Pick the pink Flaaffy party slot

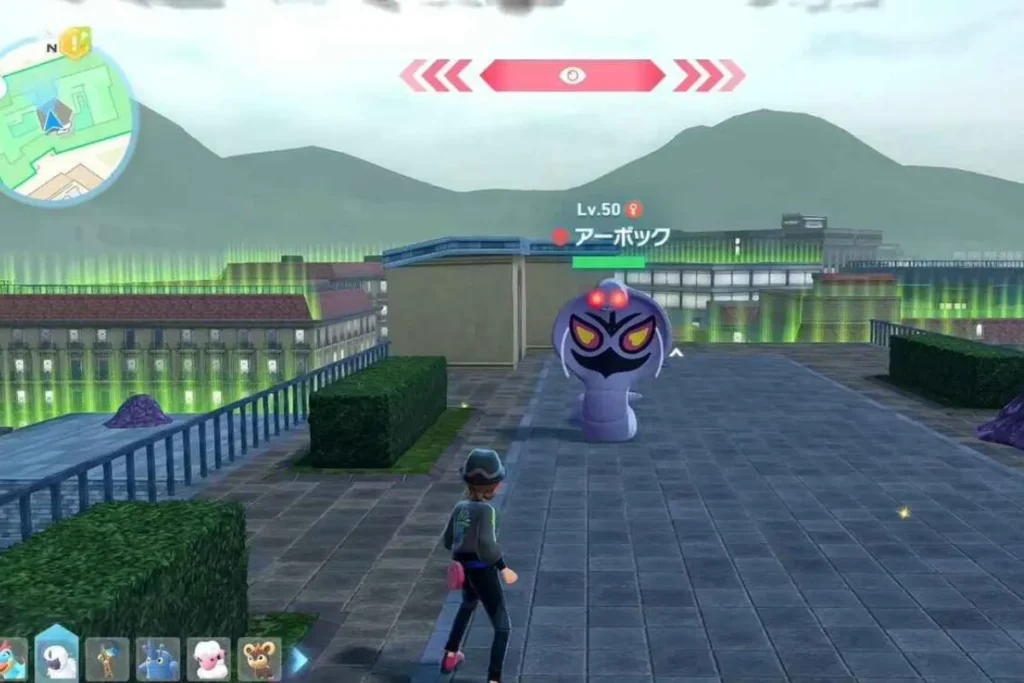[x=208, y=659]
